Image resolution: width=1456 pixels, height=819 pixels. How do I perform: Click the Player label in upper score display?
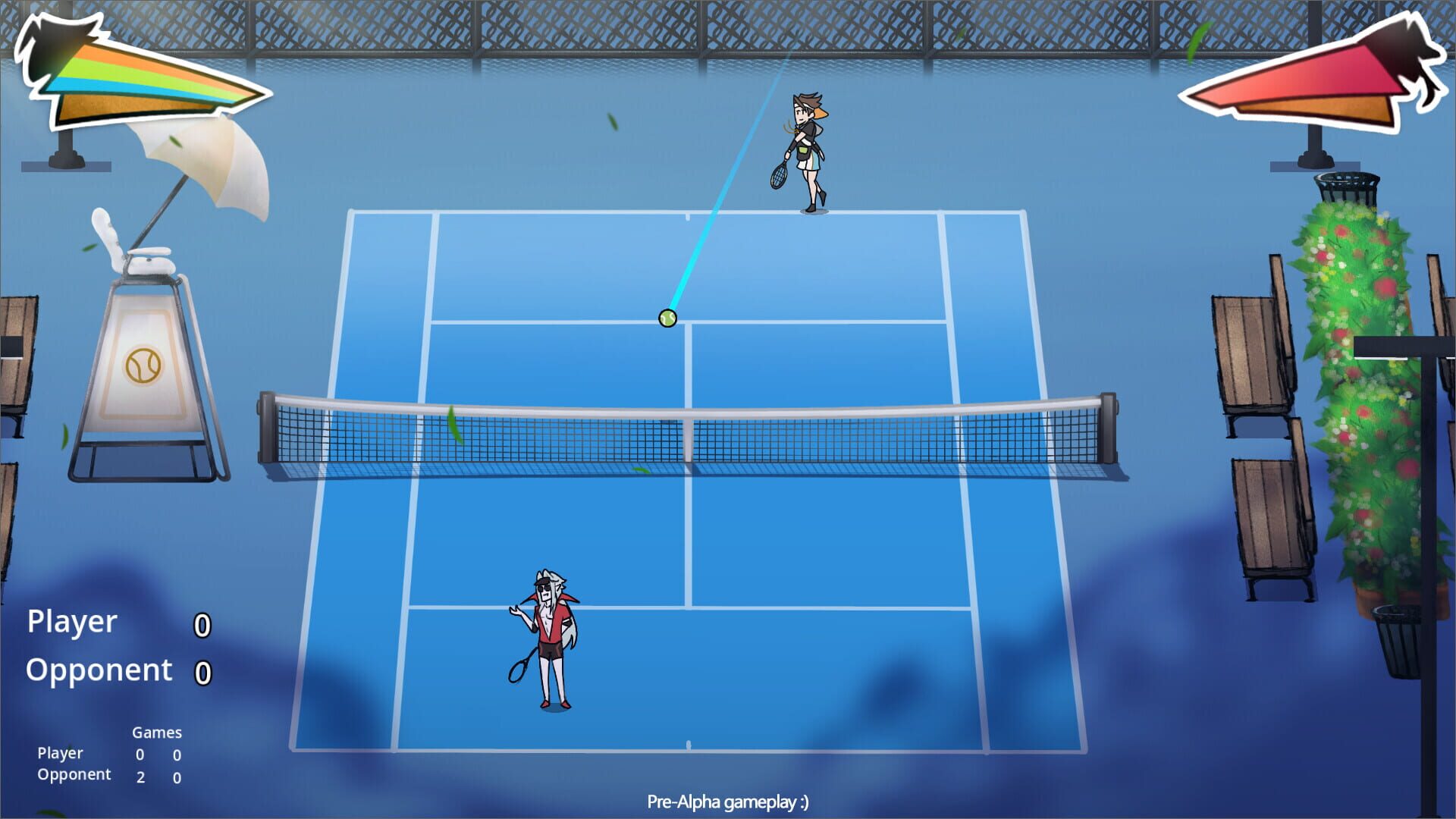click(x=71, y=623)
